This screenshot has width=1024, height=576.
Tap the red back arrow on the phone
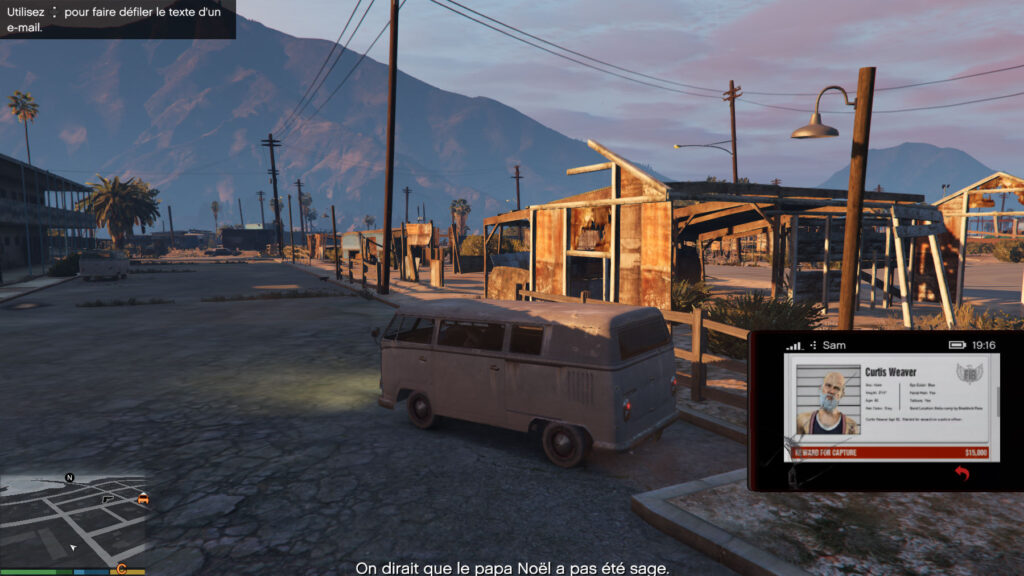[962, 473]
